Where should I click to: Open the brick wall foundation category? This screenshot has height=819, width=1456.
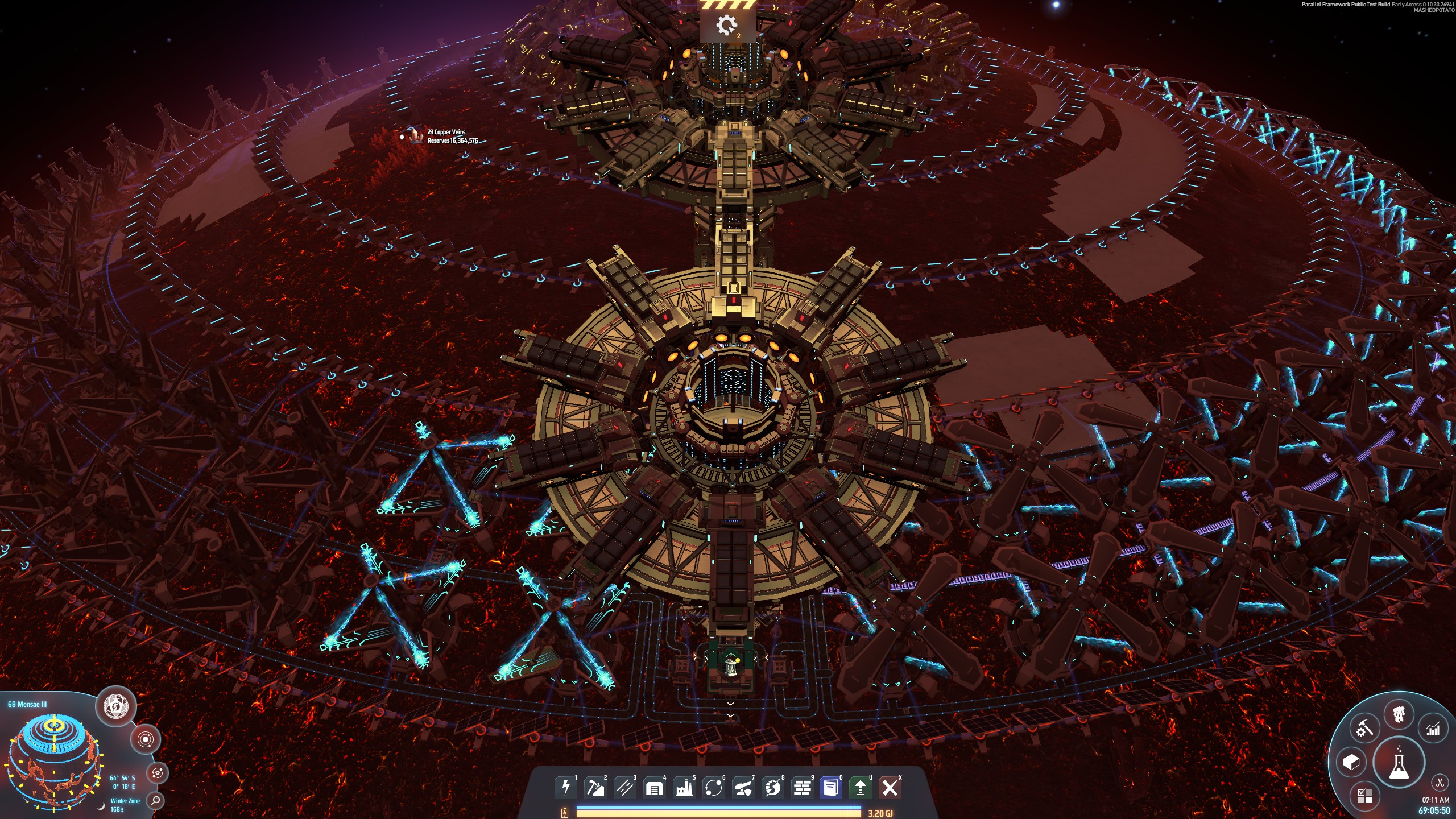(802, 788)
